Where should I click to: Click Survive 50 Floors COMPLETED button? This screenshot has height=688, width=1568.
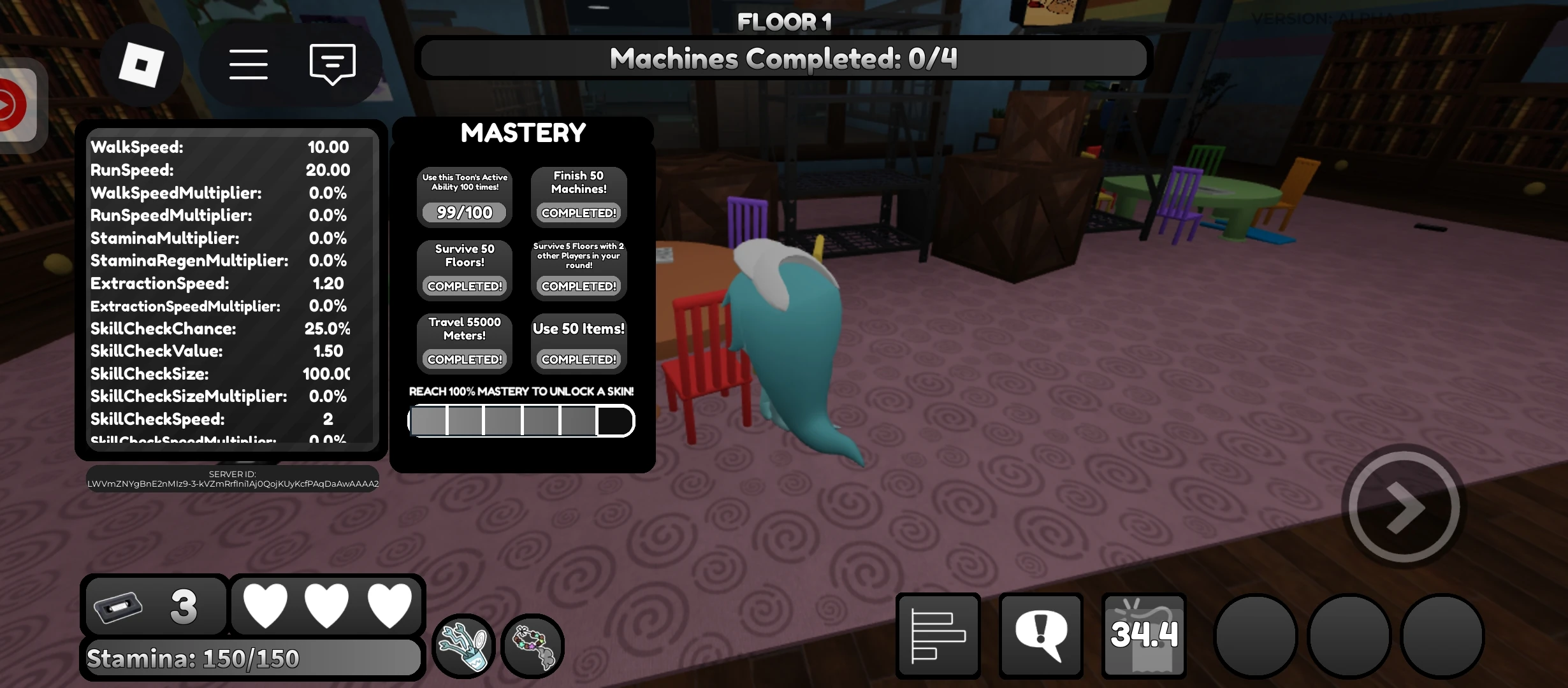click(x=463, y=286)
